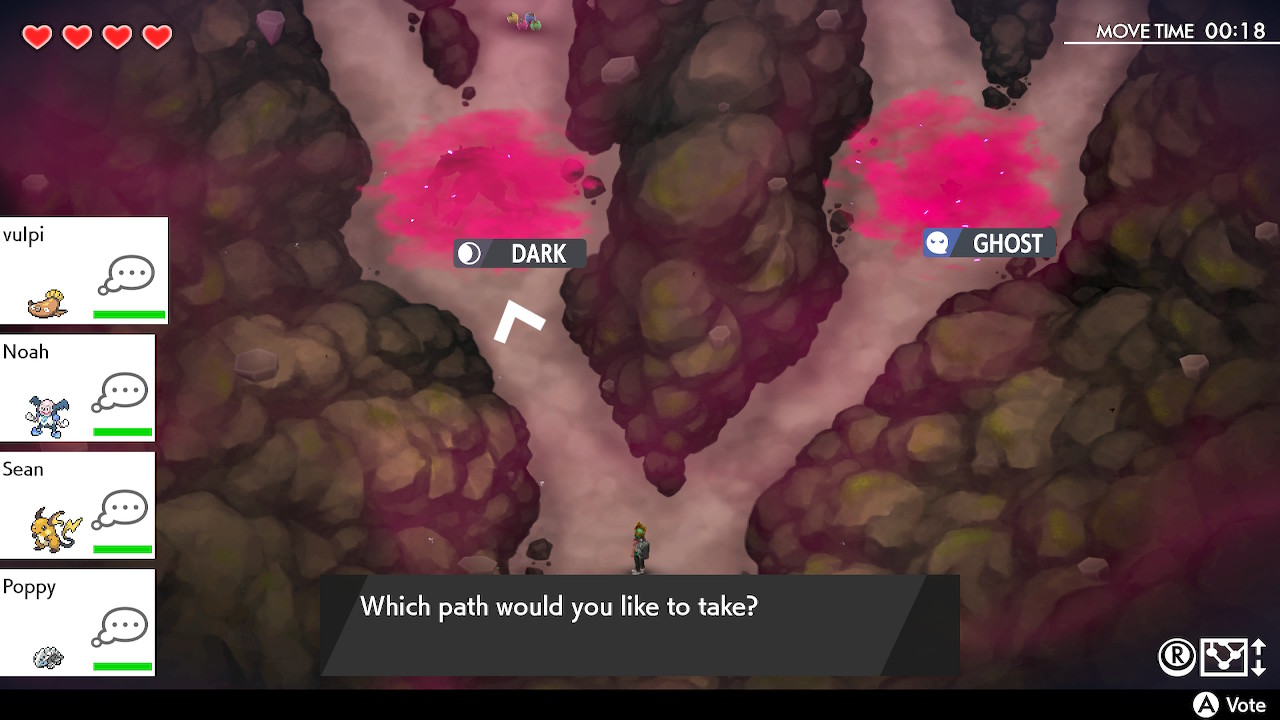Select Poppy's player card
The width and height of the screenshot is (1280, 720).
(78, 622)
